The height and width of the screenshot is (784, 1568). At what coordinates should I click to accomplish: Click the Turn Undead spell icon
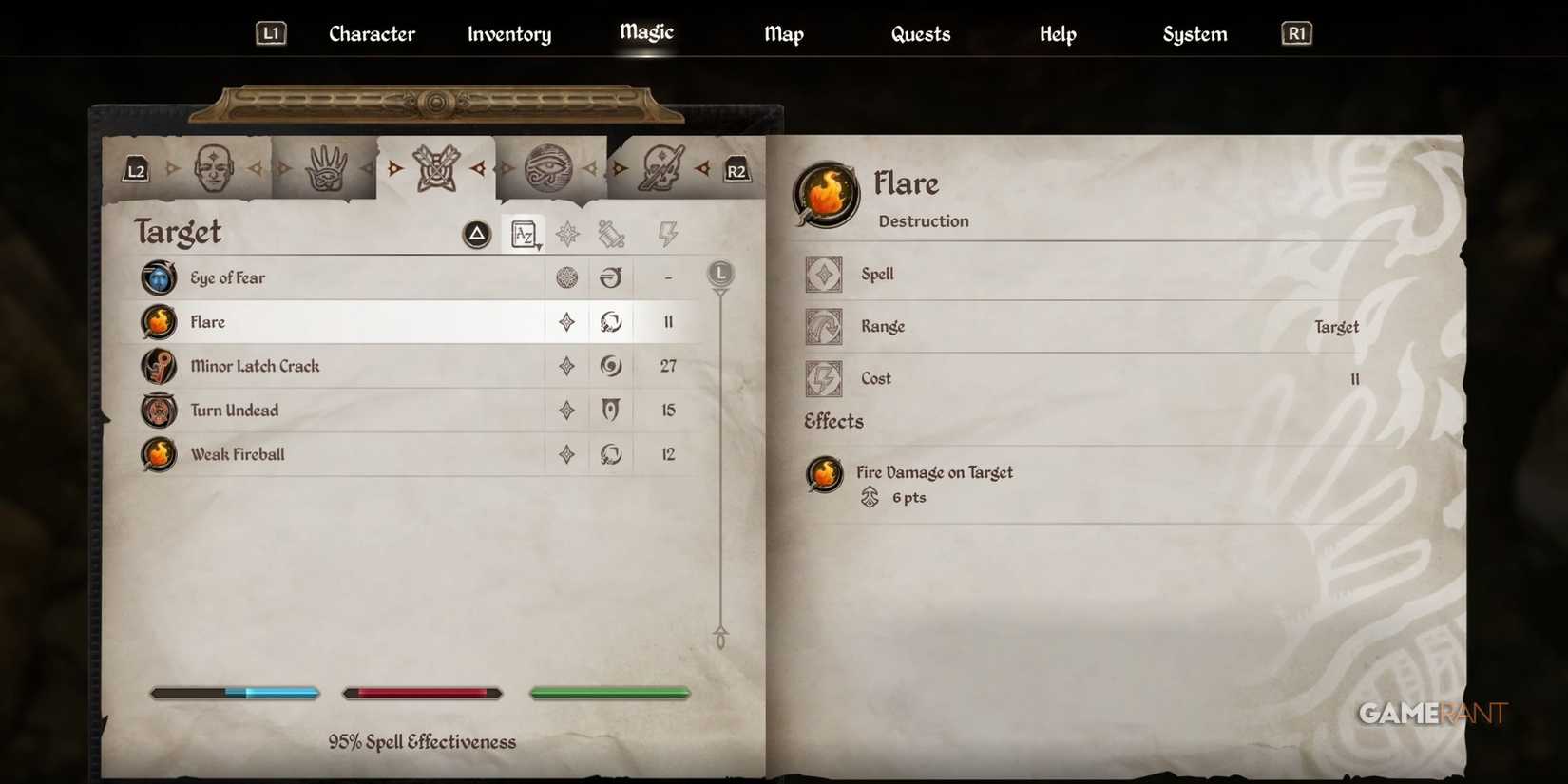tap(158, 411)
